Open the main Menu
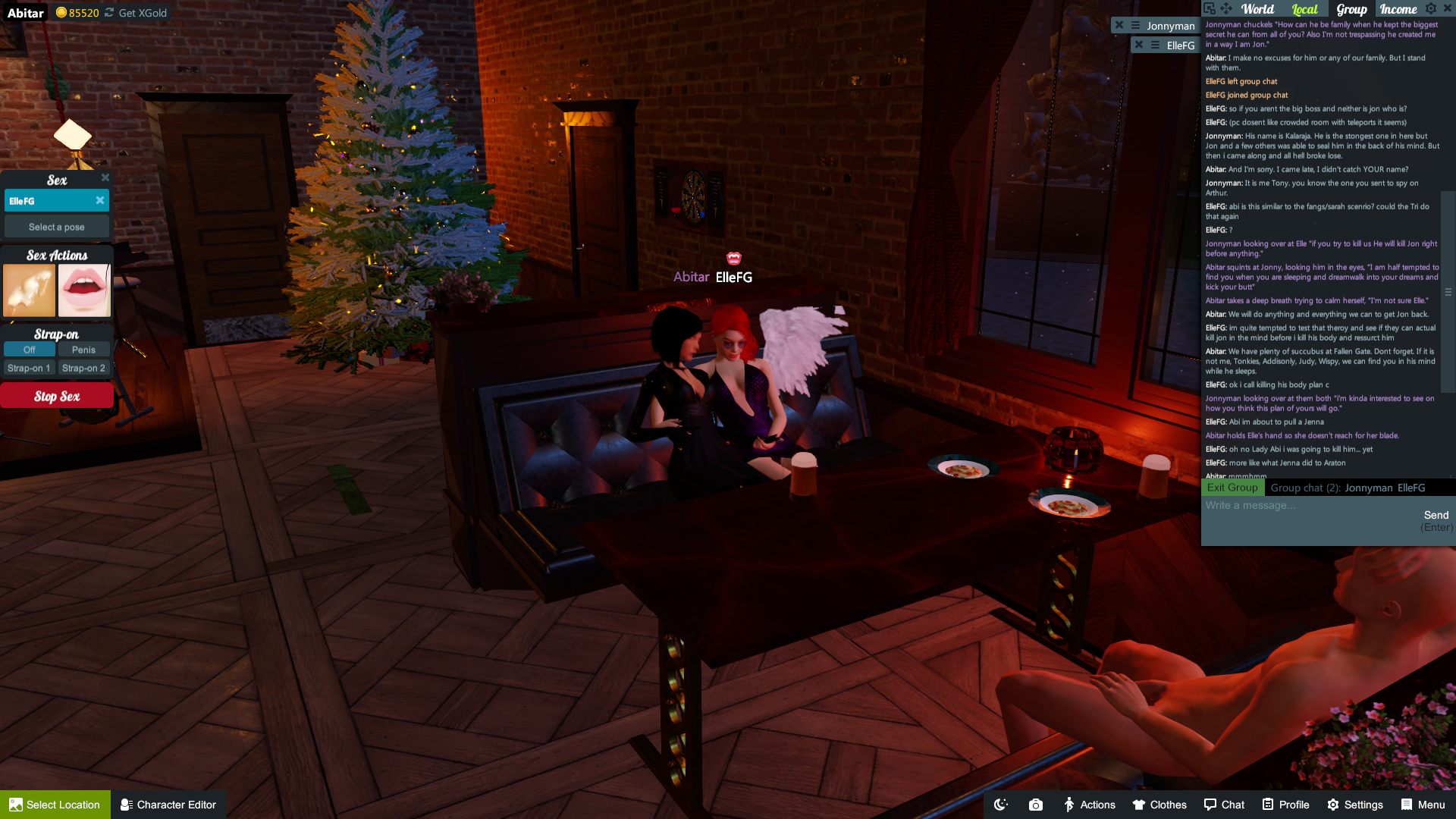 tap(1423, 805)
